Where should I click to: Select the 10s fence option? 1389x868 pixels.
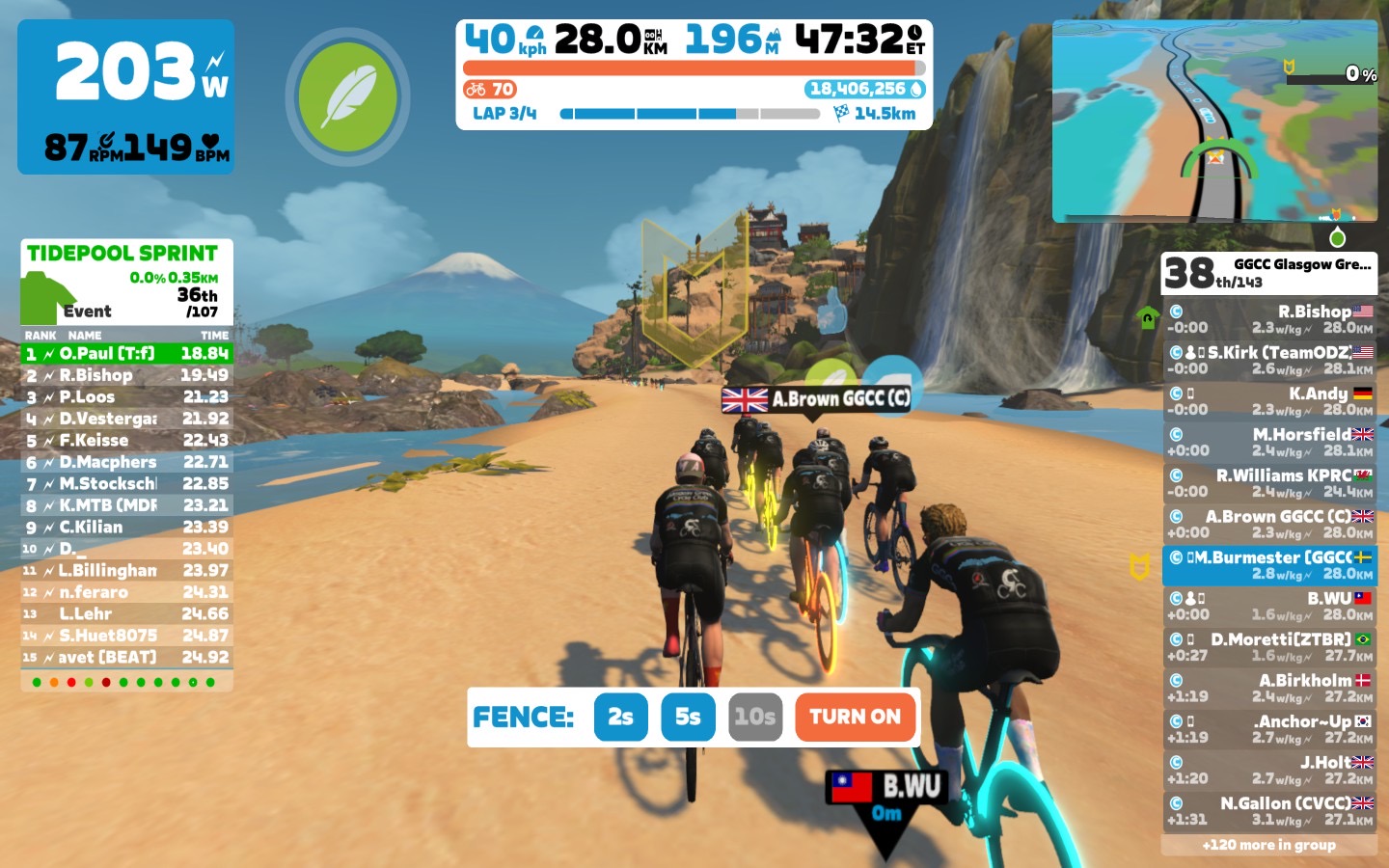pyautogui.click(x=754, y=717)
